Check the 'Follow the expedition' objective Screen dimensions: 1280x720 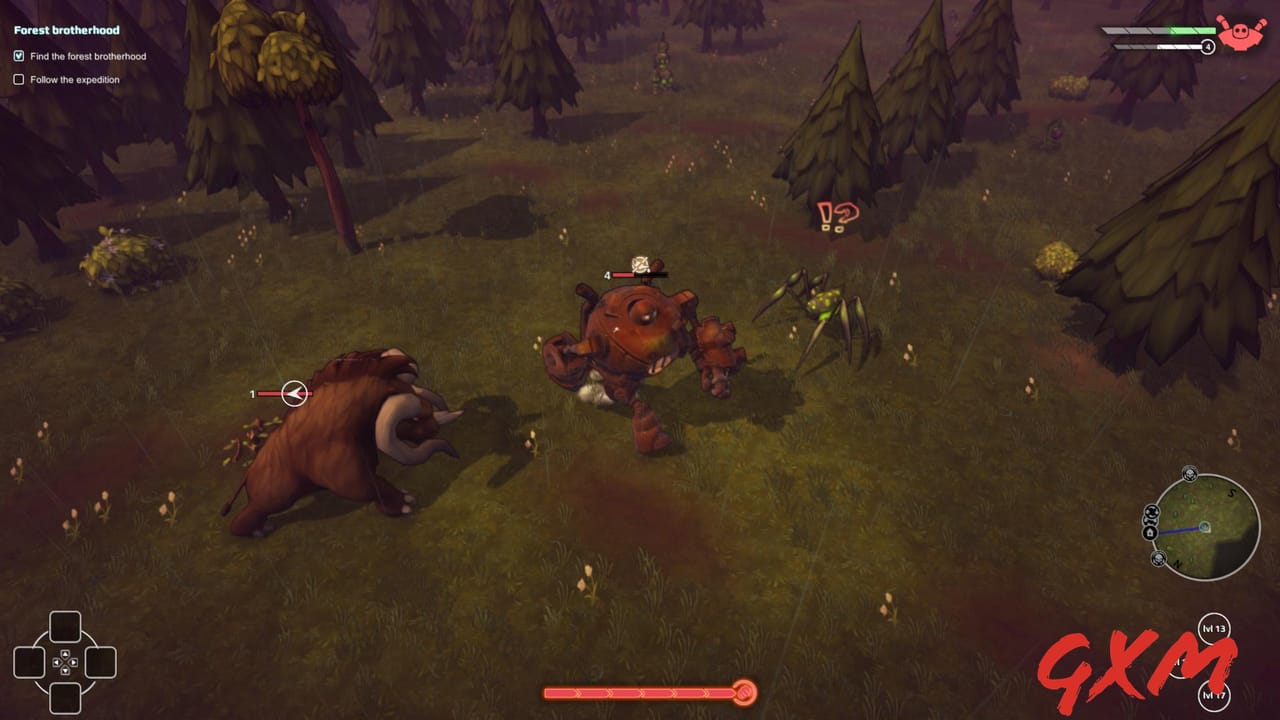[x=19, y=79]
